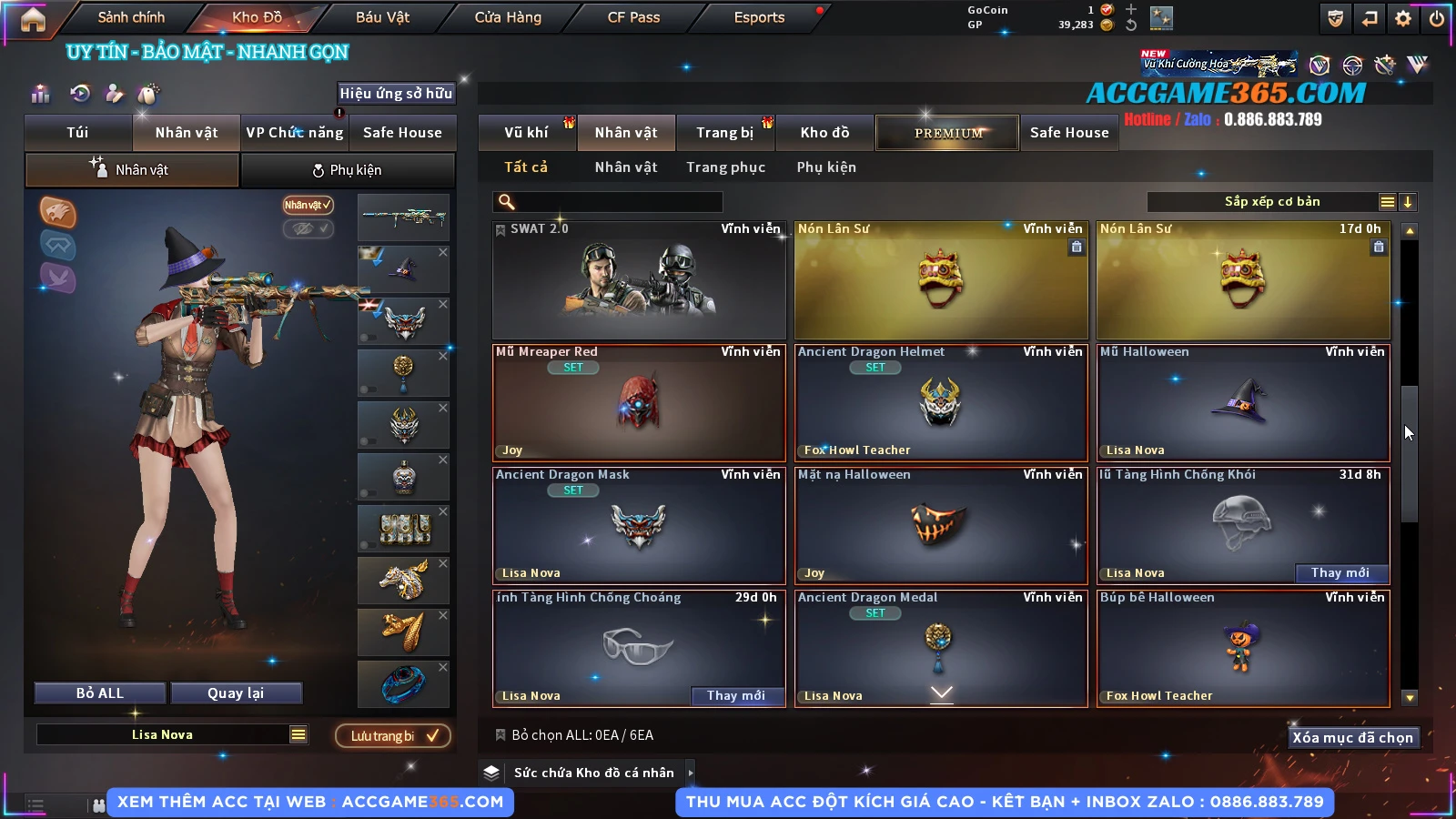Select the SWAT 2.0 character card
Image resolution: width=1456 pixels, height=819 pixels.
[x=639, y=280]
